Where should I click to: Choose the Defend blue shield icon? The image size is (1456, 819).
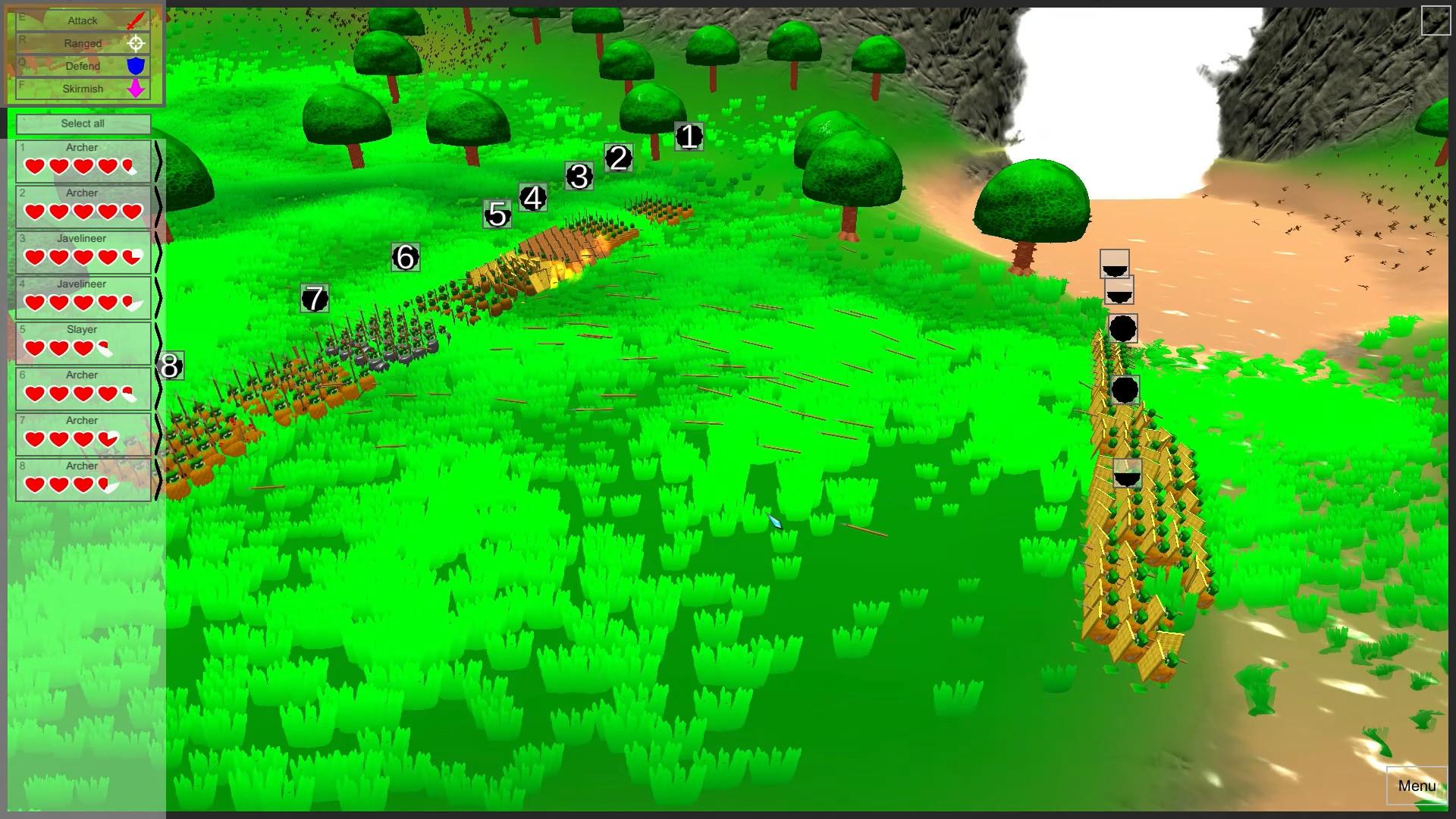[133, 66]
